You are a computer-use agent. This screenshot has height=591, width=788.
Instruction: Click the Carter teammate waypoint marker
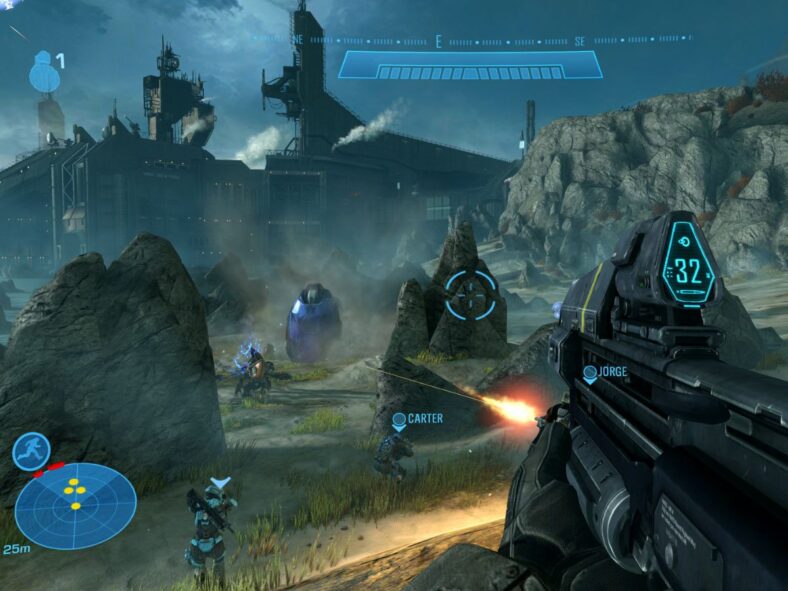click(x=399, y=420)
